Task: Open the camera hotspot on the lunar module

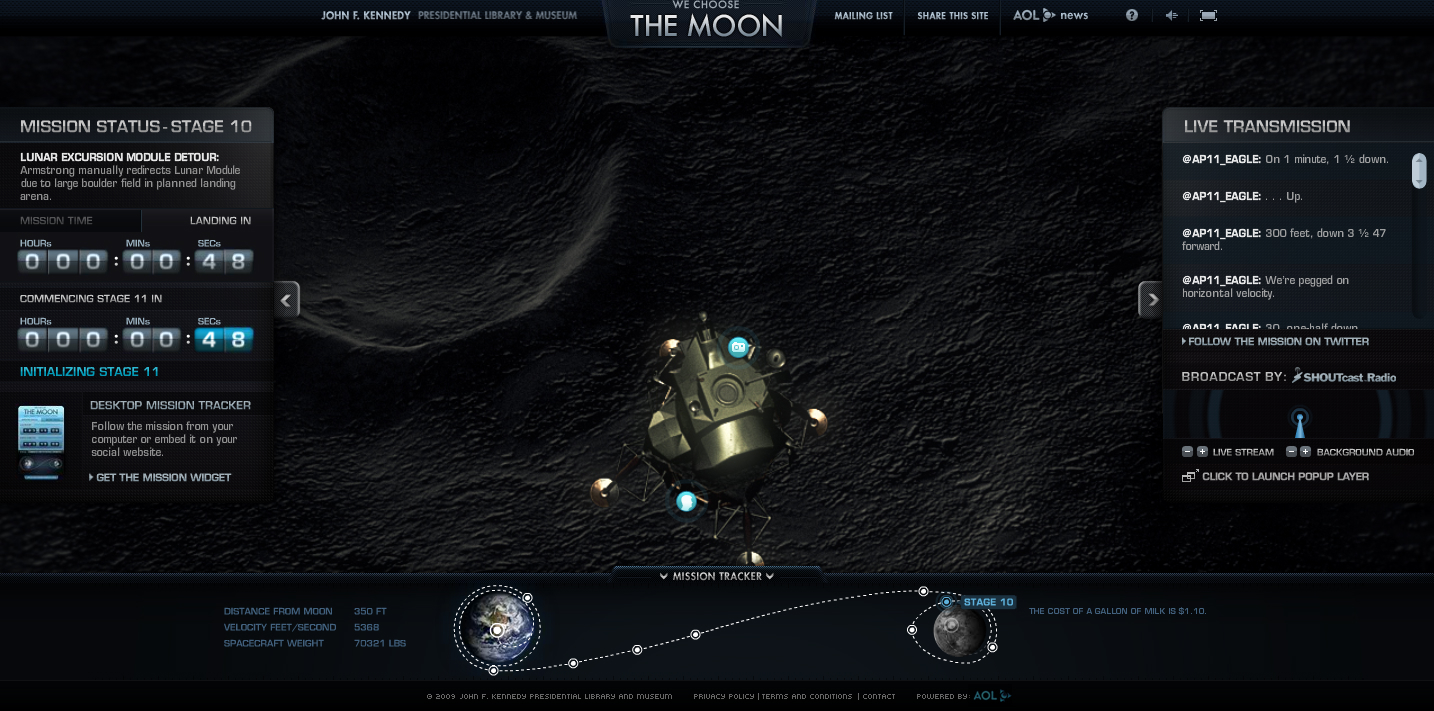Action: (738, 347)
